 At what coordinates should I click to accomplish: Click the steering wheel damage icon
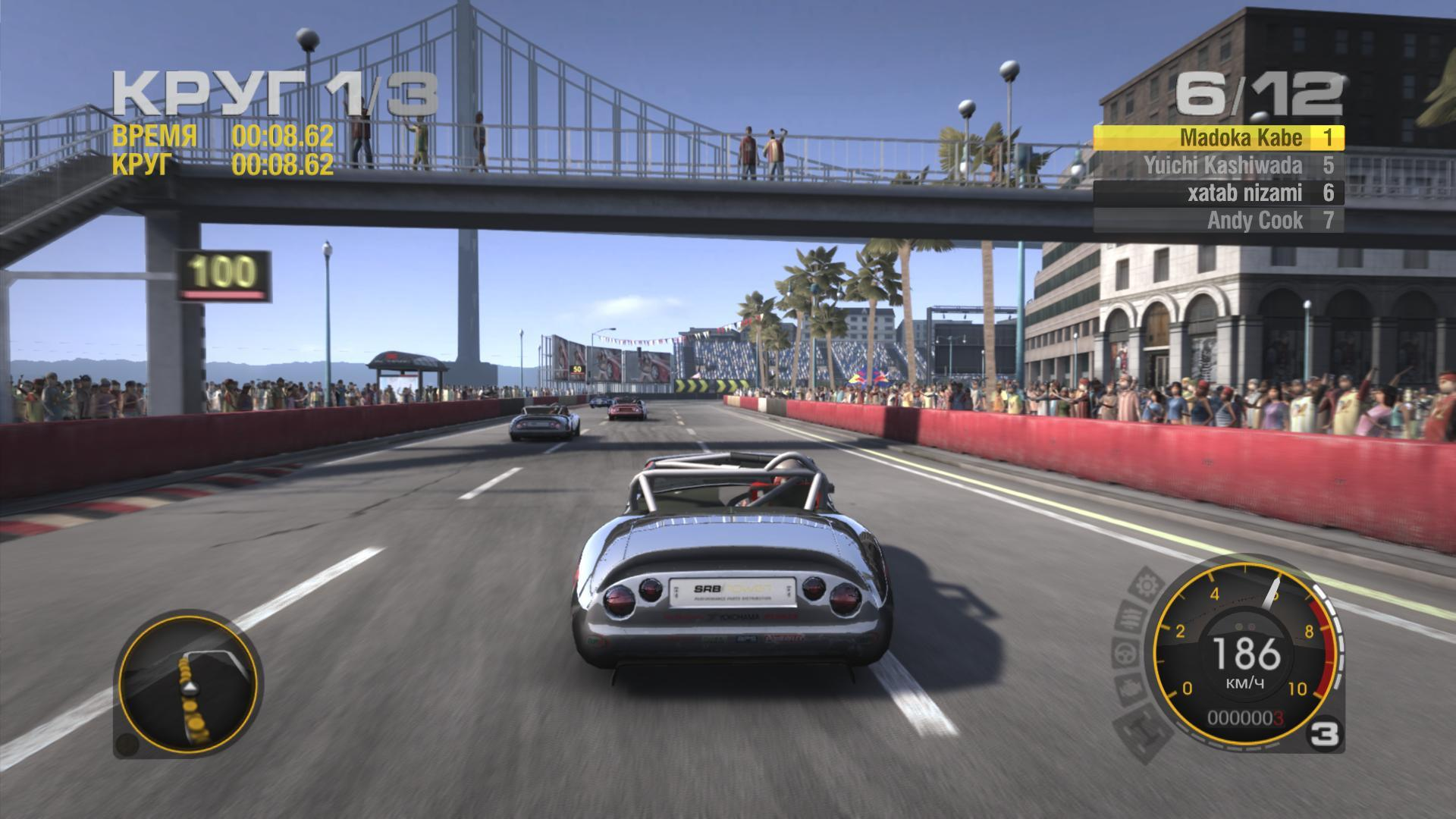click(1125, 651)
